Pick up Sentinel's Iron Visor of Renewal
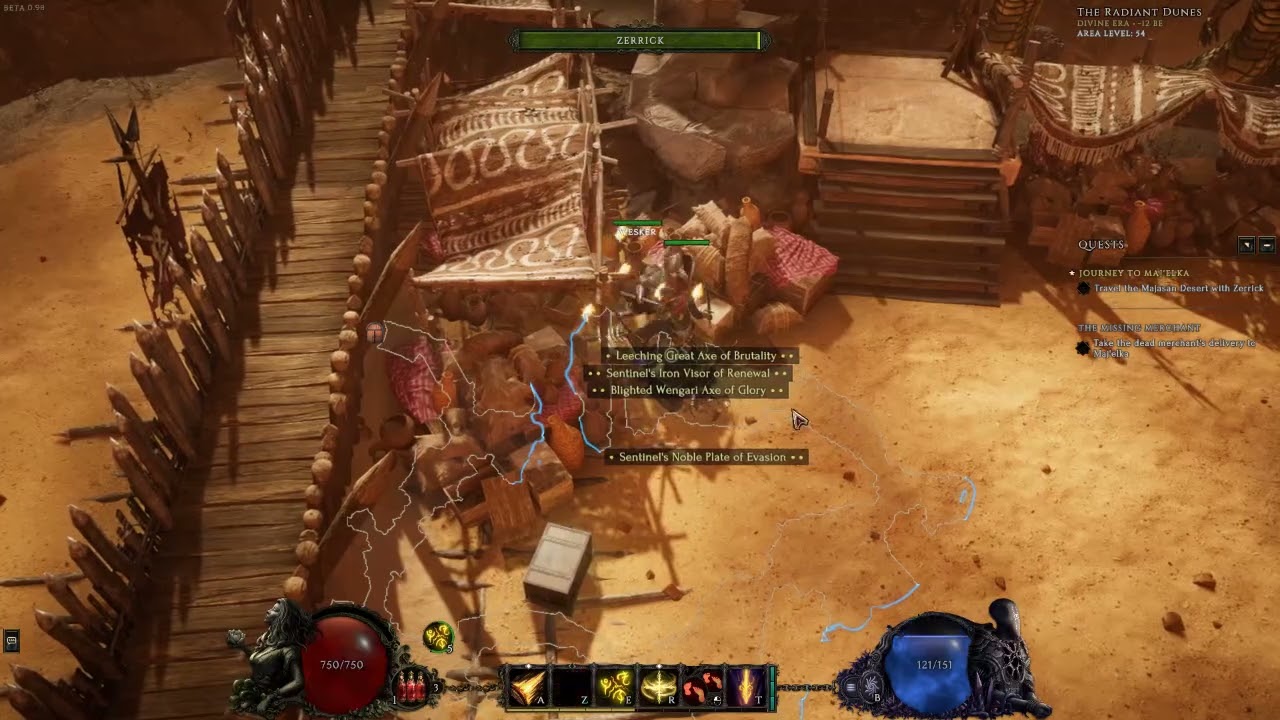This screenshot has width=1280, height=720. (686, 373)
